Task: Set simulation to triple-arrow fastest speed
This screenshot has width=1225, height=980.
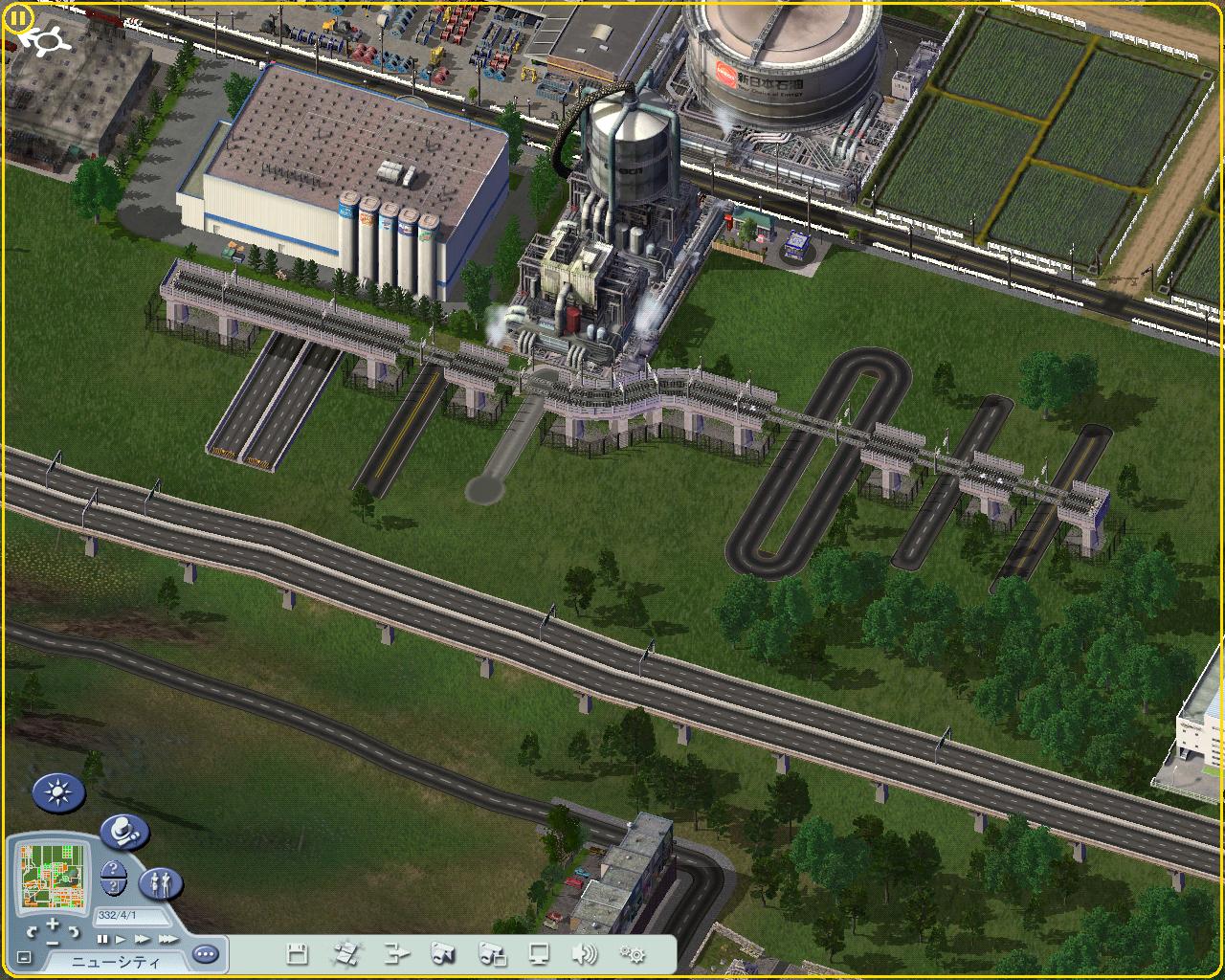Action: pos(167,940)
